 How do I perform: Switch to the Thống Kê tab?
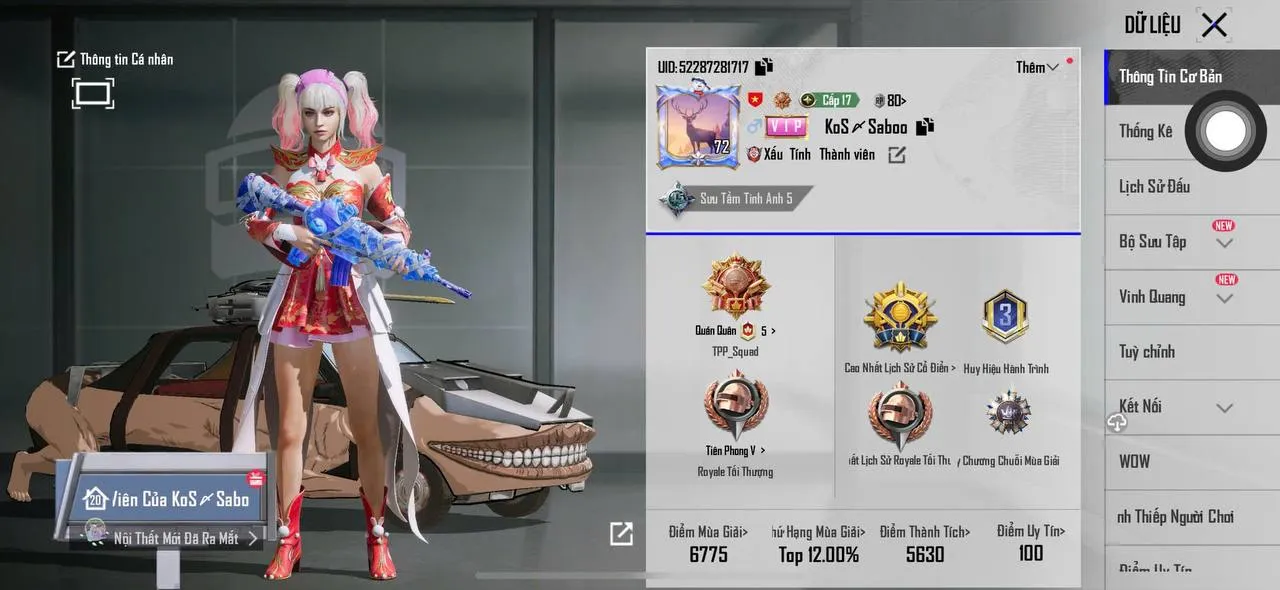(1146, 131)
